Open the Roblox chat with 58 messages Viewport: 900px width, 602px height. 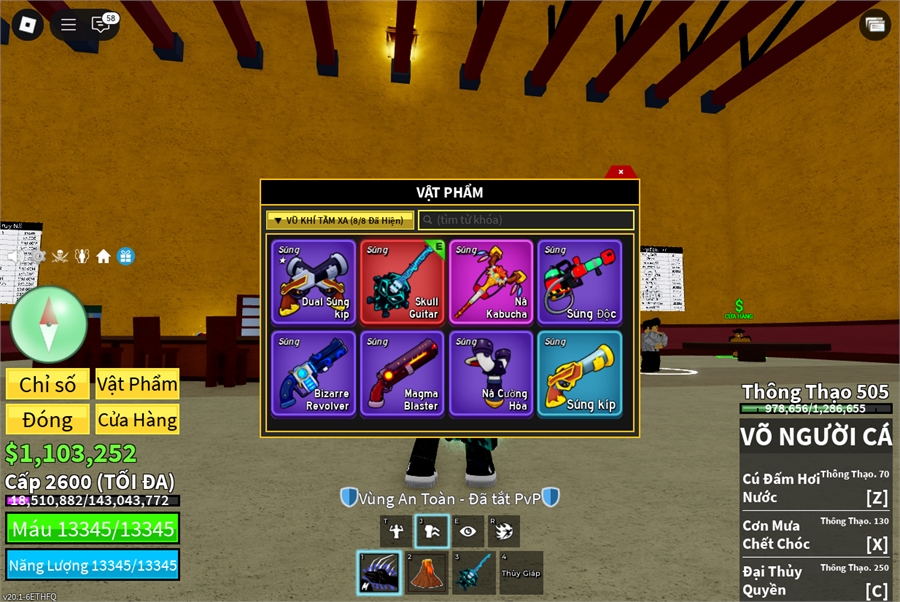pos(100,25)
